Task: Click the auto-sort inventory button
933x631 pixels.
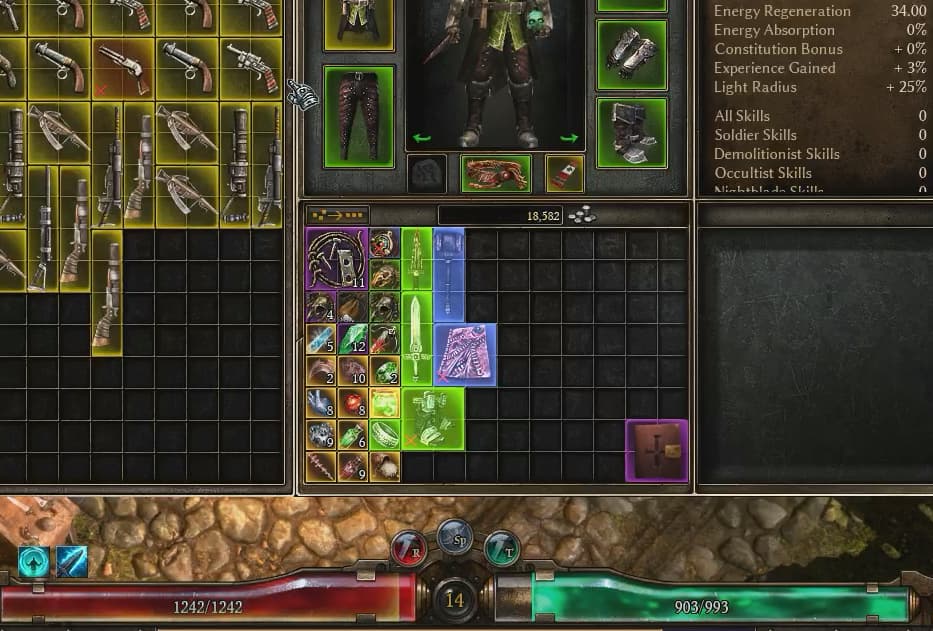Action: pyautogui.click(x=337, y=214)
